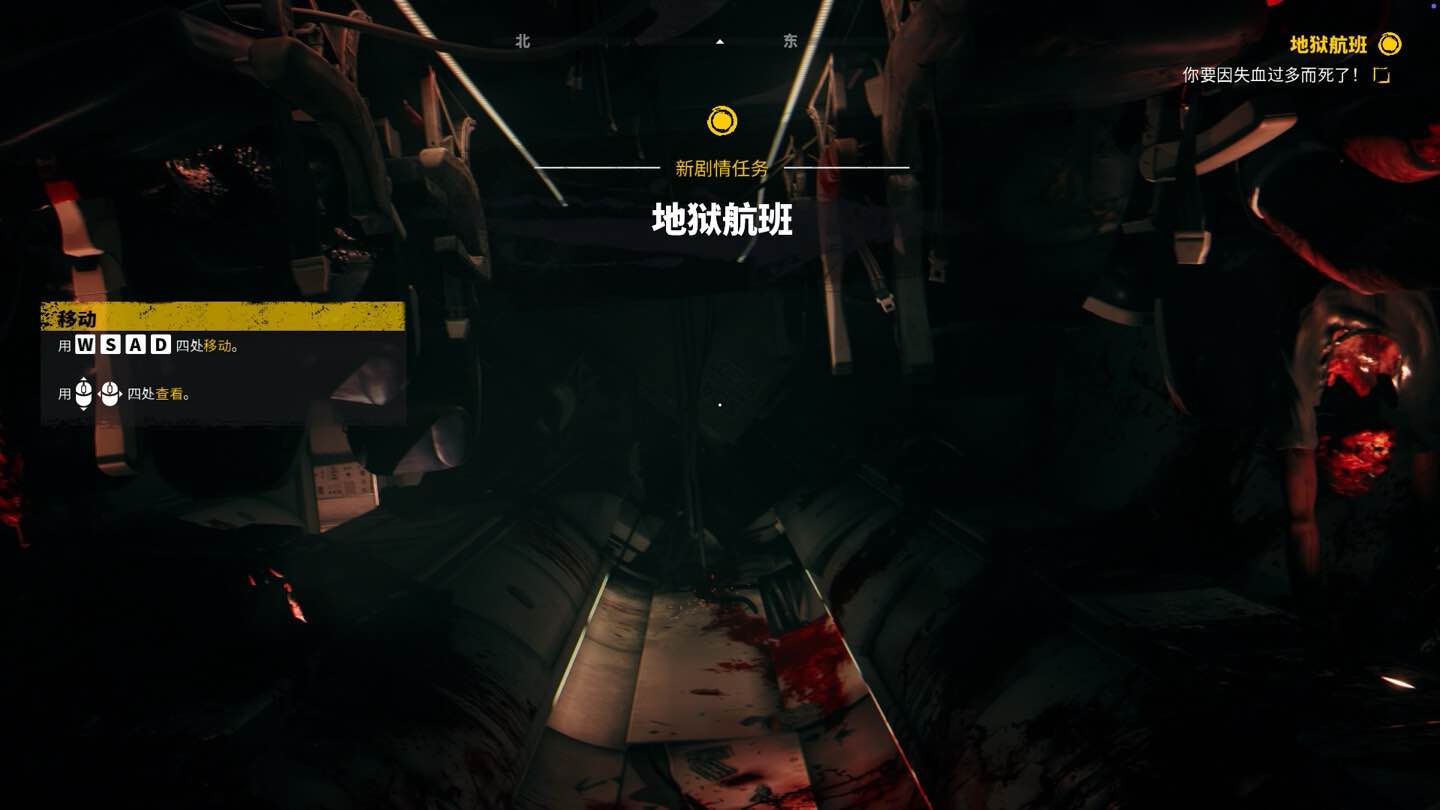Select the right mouse look icon
1440x810 pixels.
110,393
